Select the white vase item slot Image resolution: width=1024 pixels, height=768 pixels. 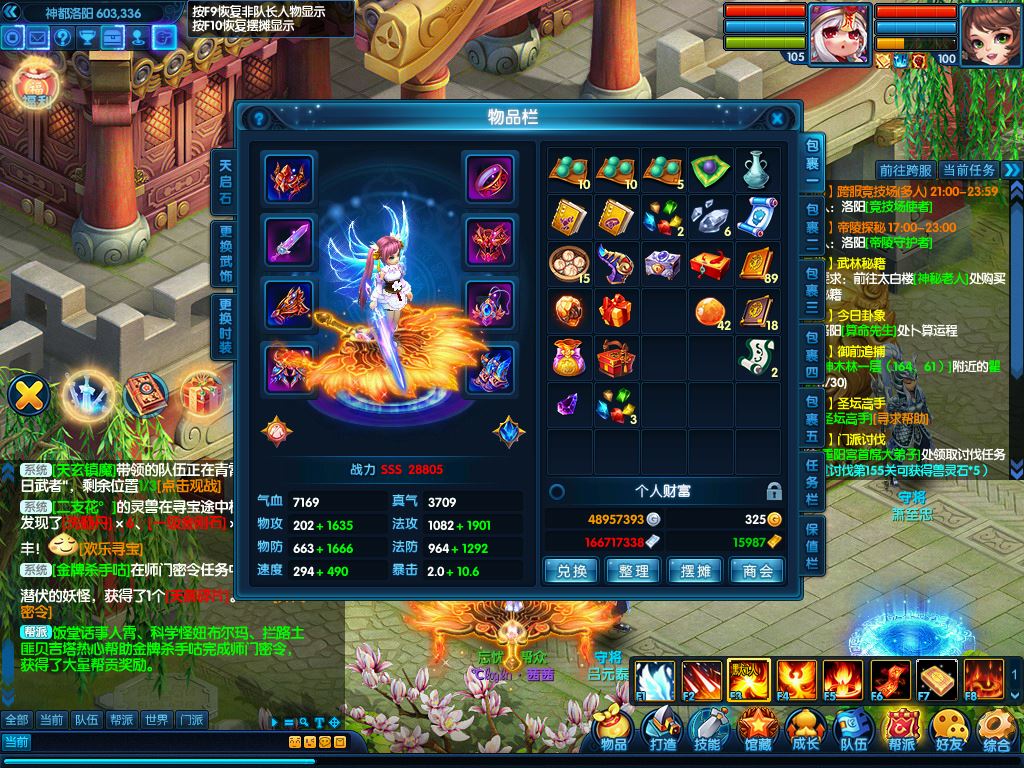(757, 170)
